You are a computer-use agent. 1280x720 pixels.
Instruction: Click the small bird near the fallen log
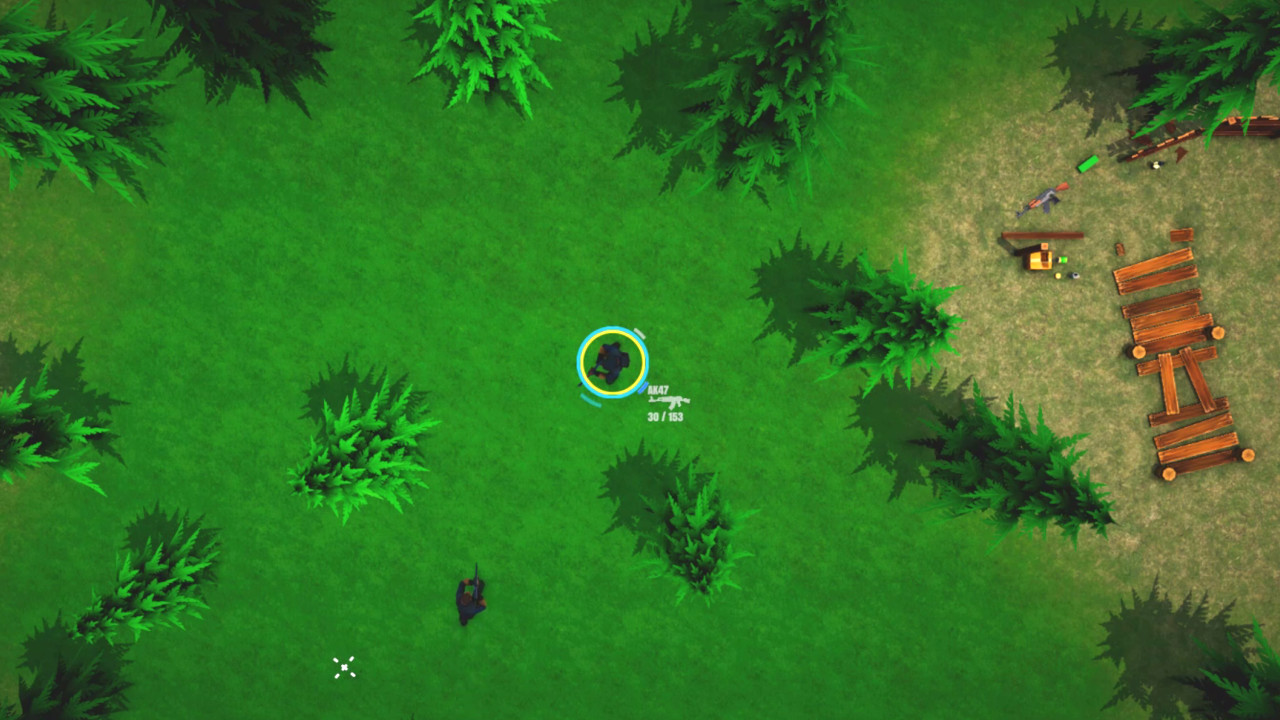tap(1155, 165)
